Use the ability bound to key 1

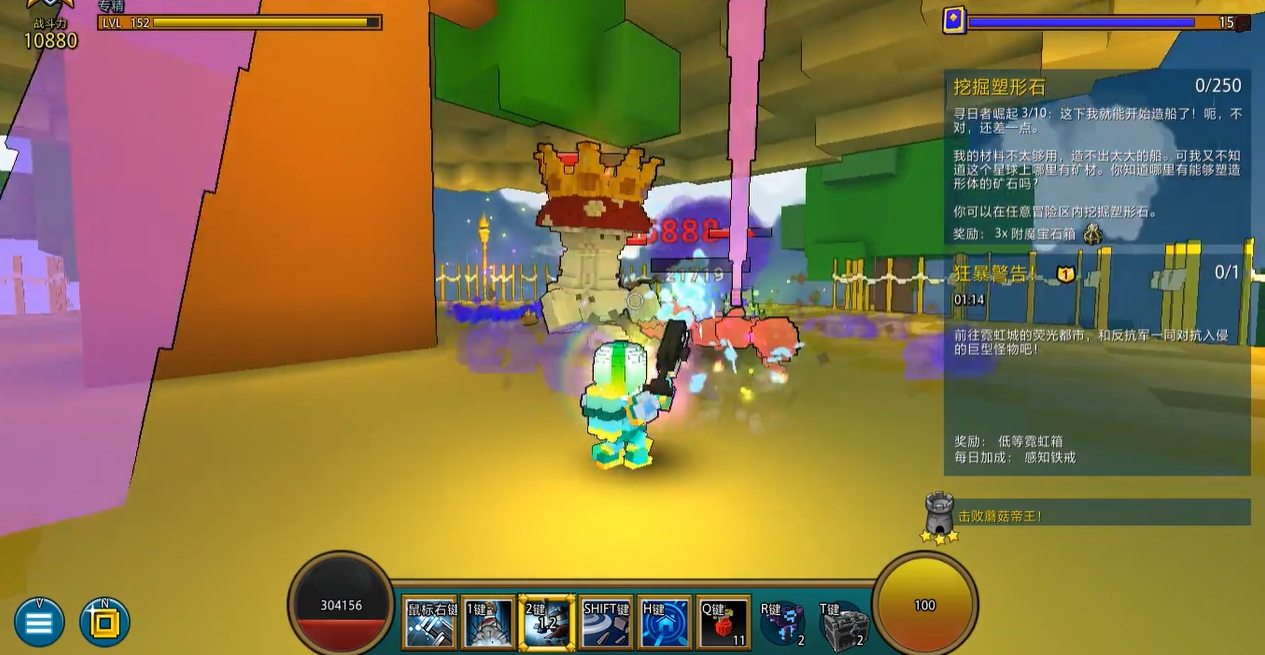point(489,623)
